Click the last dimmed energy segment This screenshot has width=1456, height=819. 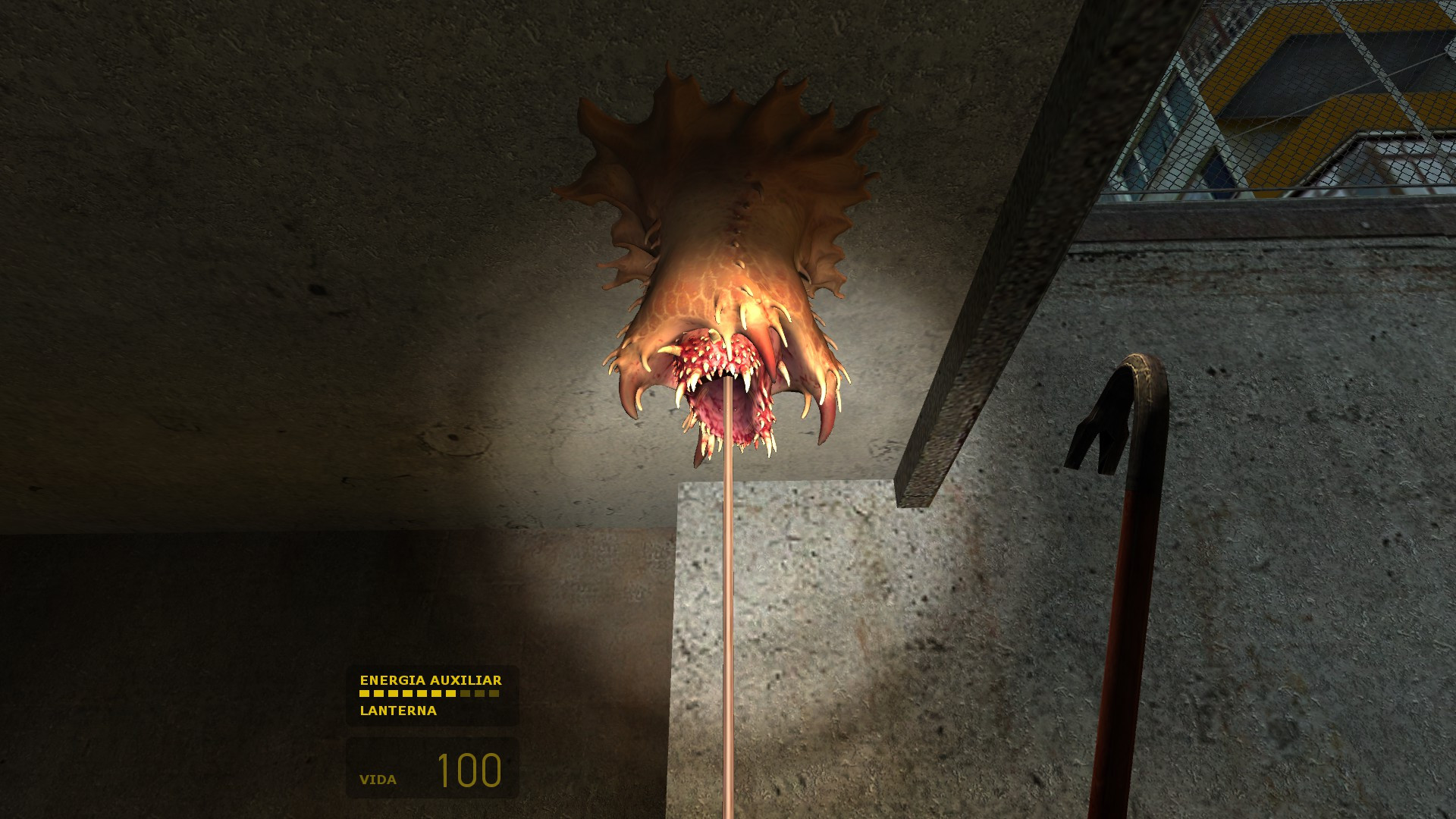[x=494, y=693]
